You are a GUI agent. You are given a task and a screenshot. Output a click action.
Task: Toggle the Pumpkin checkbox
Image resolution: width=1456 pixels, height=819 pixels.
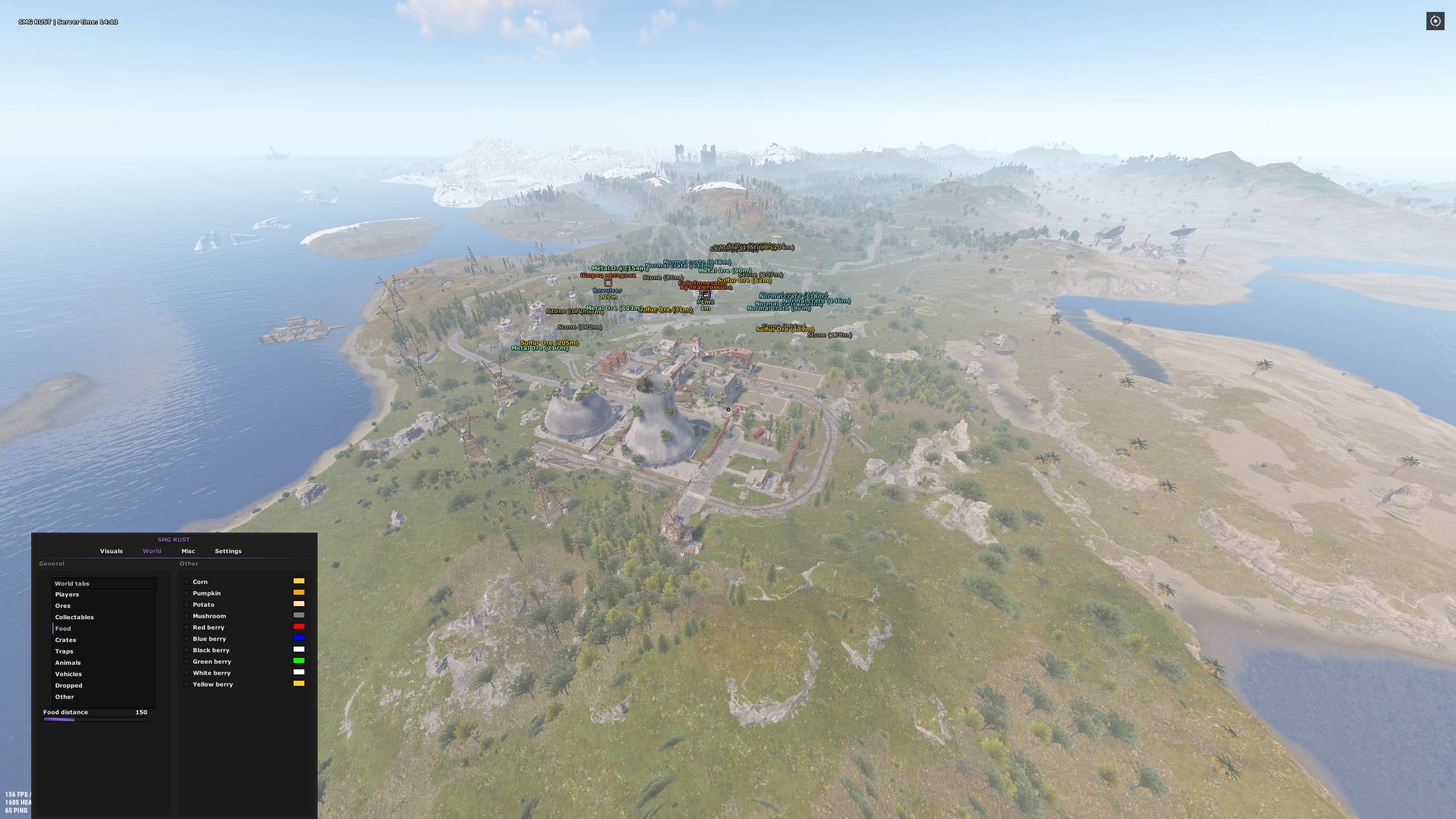point(187,593)
